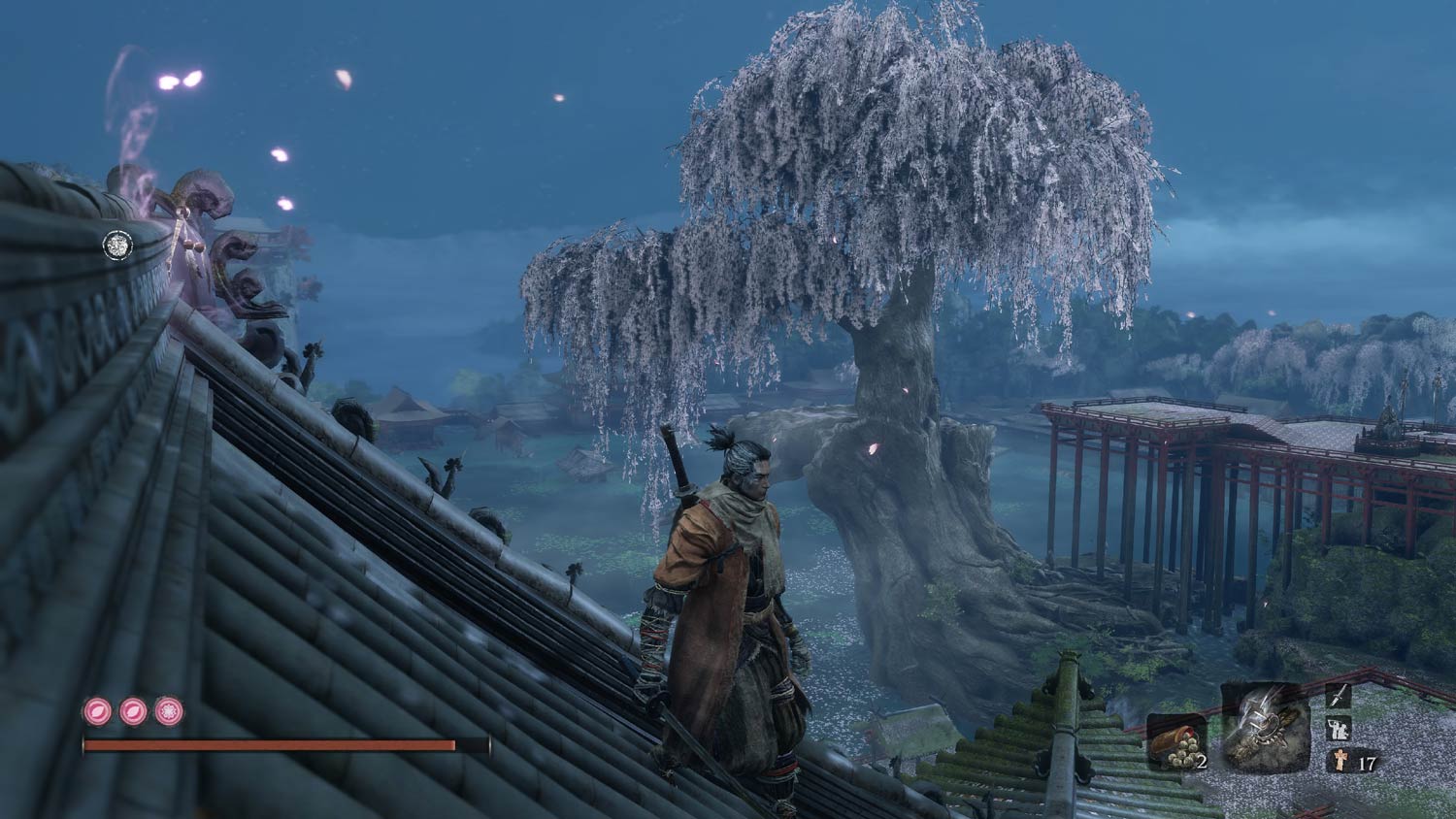Click the spirit emblem paper doll icon
1456x819 pixels.
click(1340, 761)
